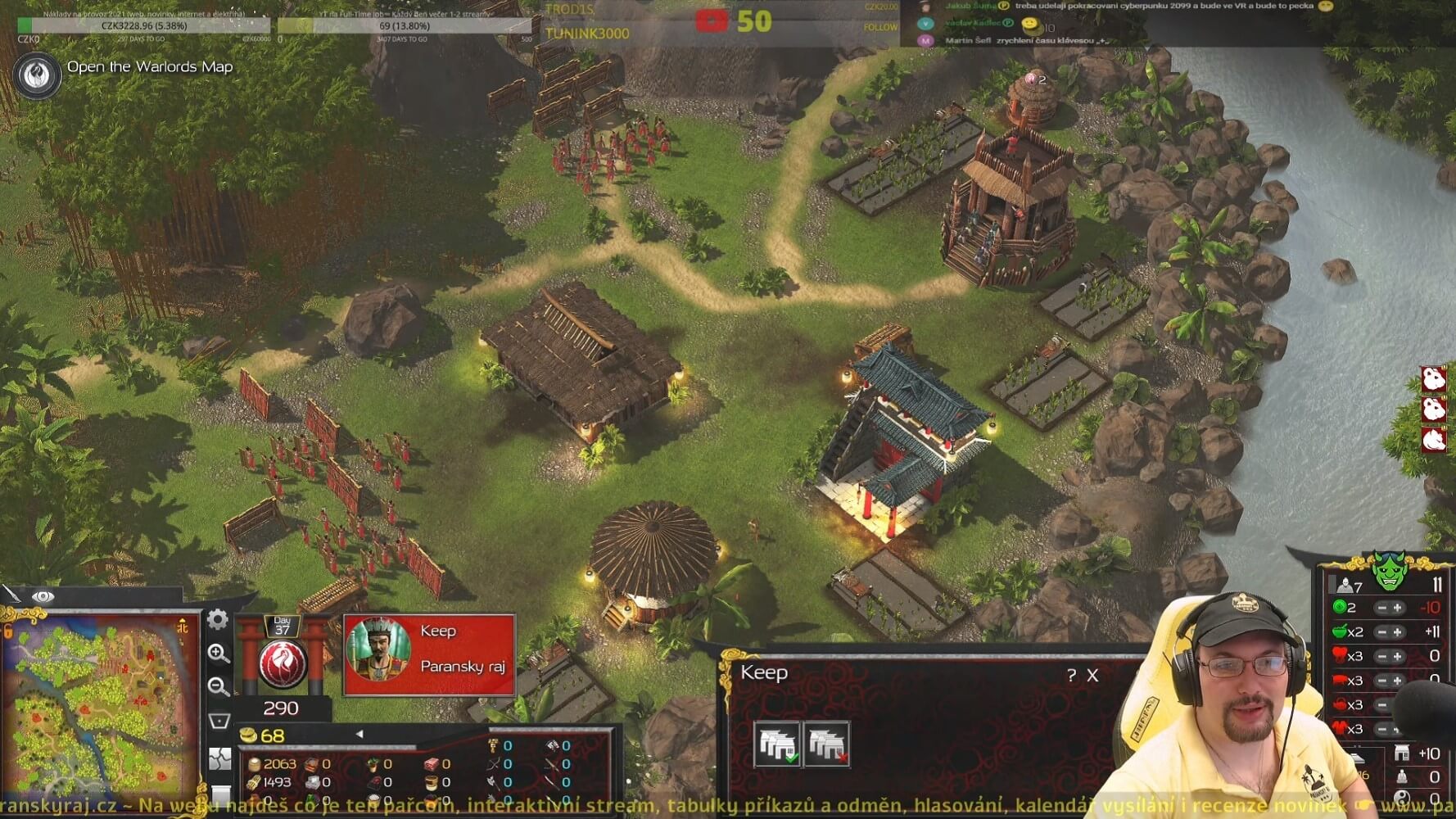The width and height of the screenshot is (1456, 819).
Task: Zoom in with the magnifier plus button
Action: 218,653
